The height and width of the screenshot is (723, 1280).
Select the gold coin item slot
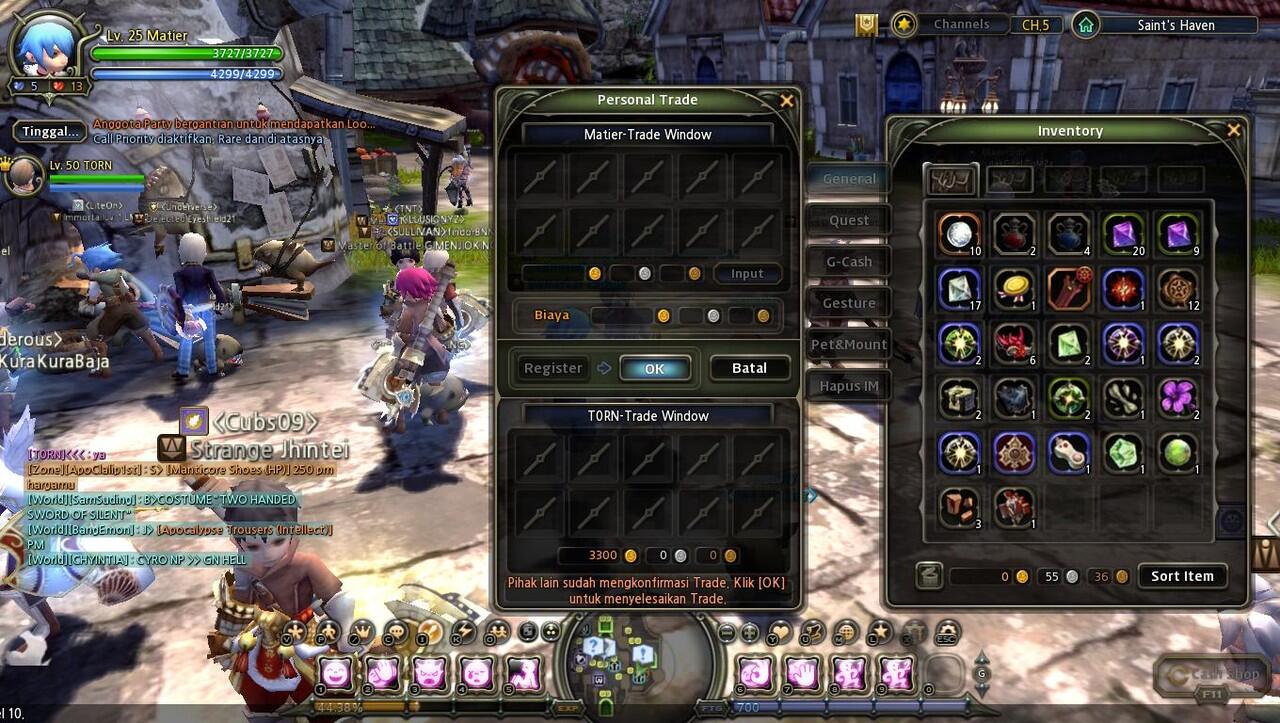point(1014,288)
